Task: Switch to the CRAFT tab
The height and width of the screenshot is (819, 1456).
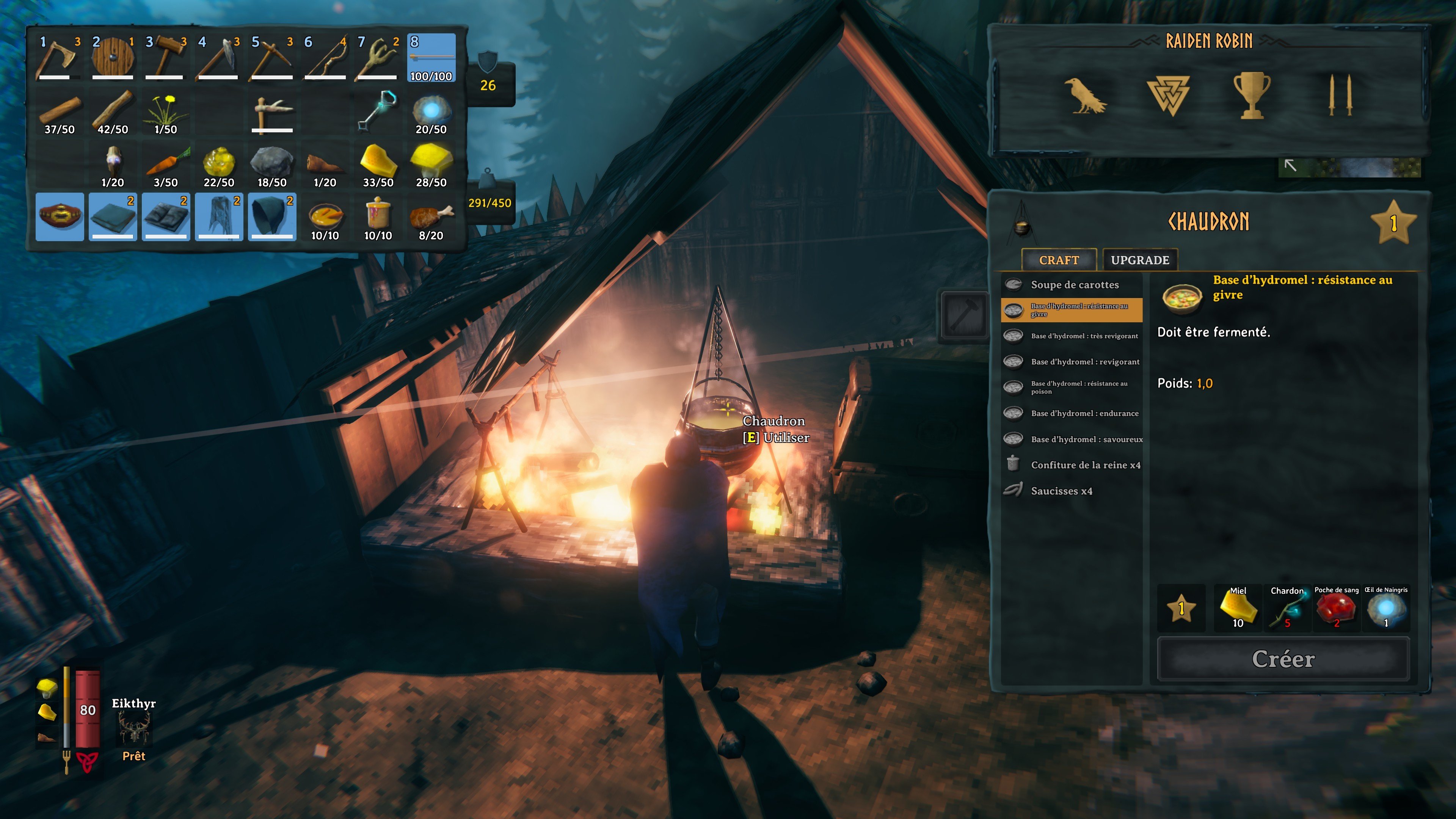Action: coord(1059,259)
